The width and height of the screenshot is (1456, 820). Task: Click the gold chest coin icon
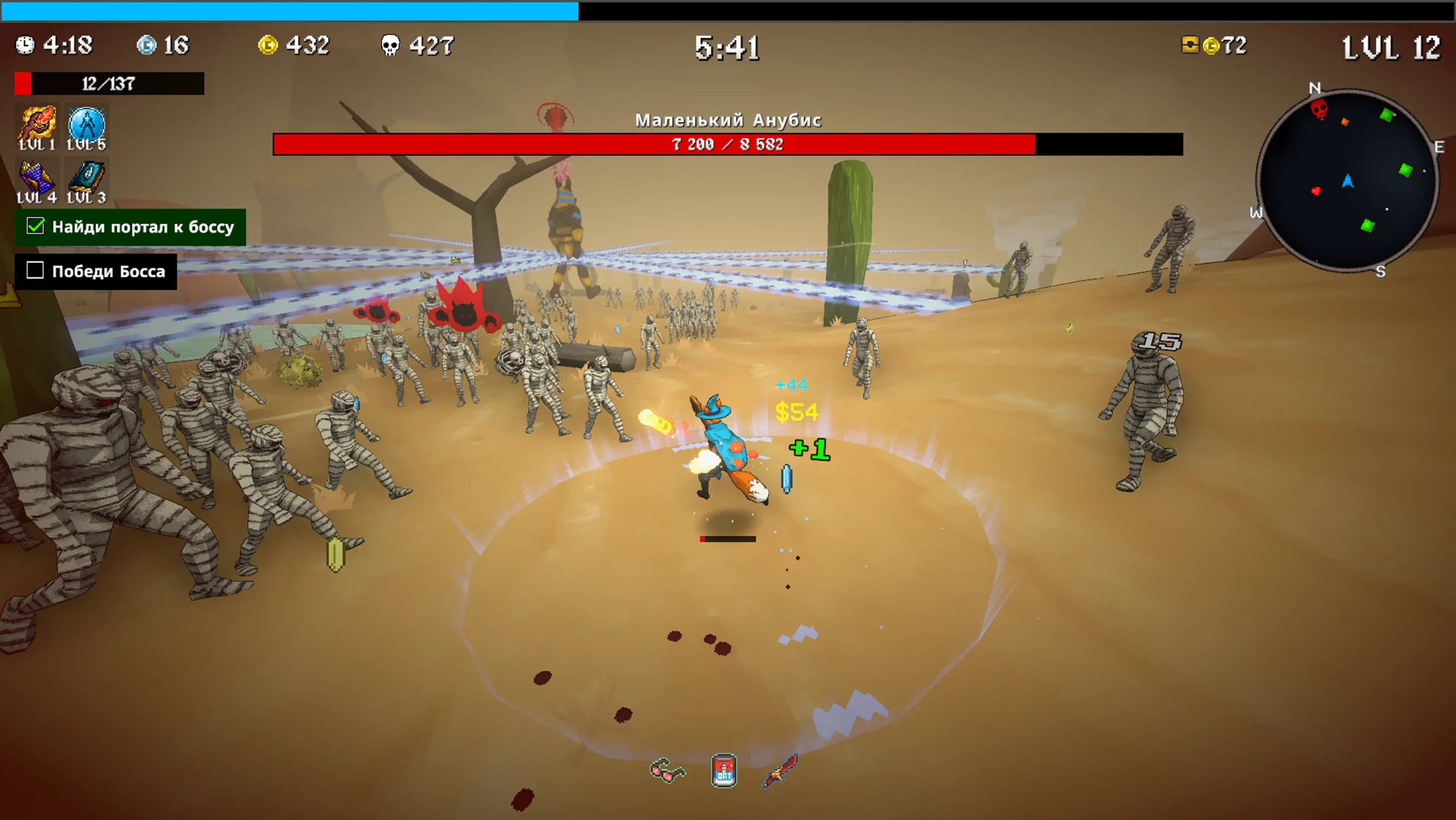(x=1190, y=45)
